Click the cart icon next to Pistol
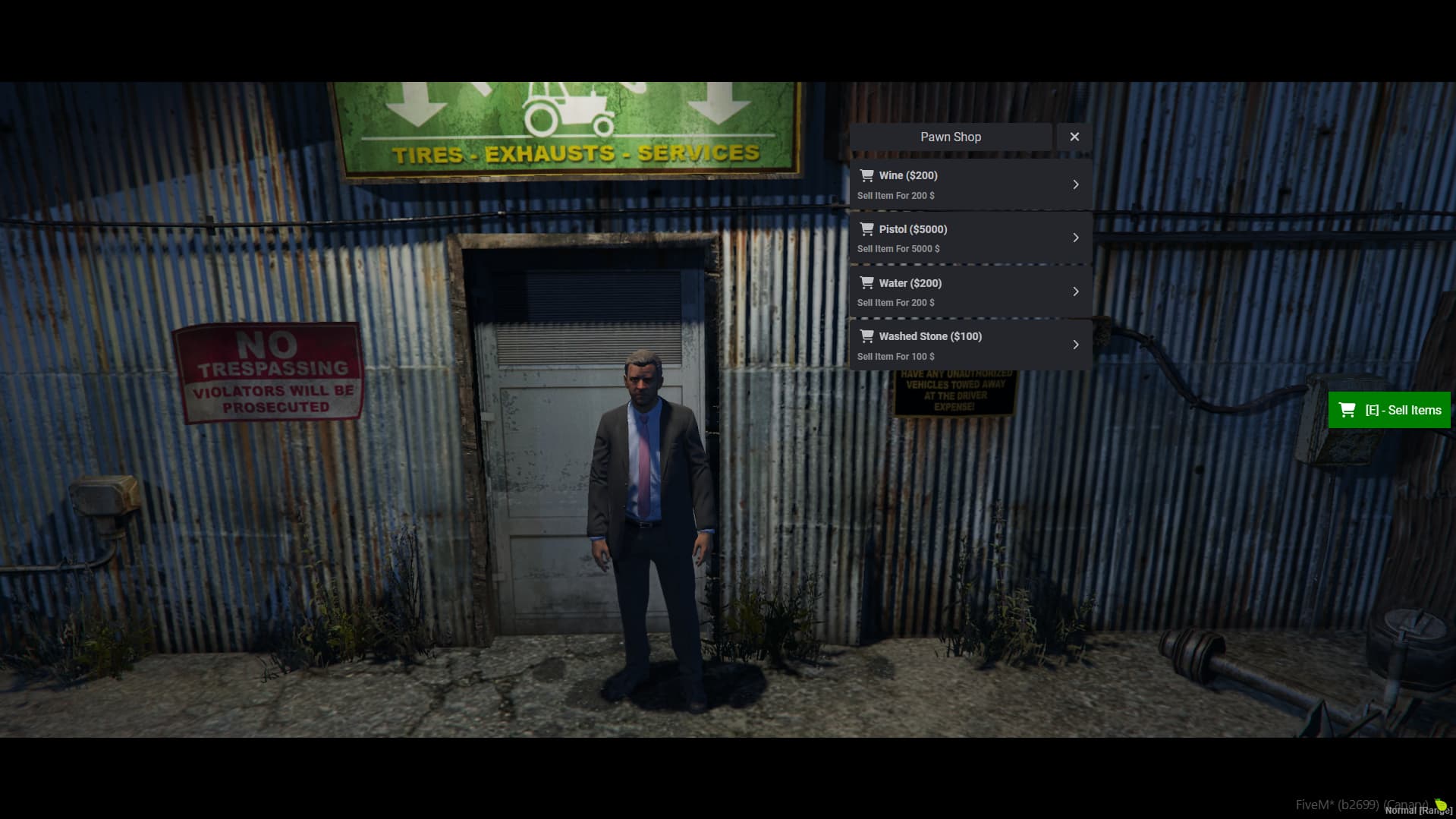This screenshot has width=1456, height=819. tap(866, 229)
